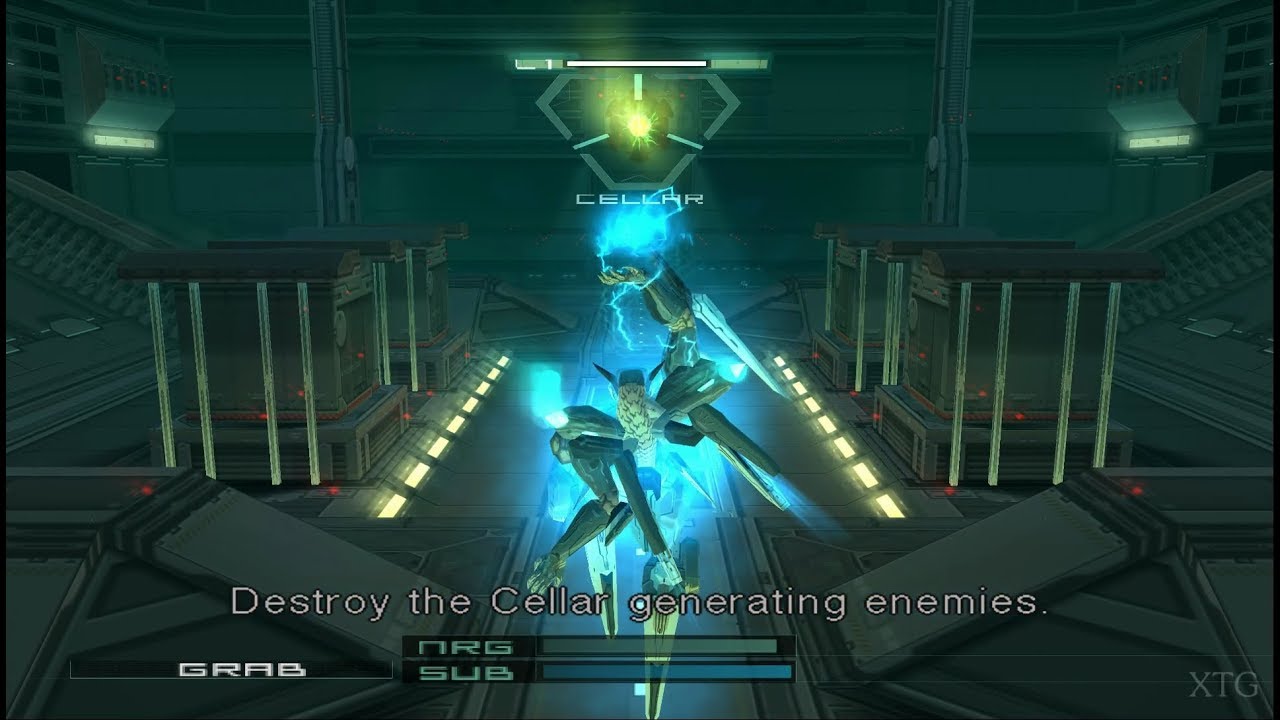
Task: Click the L1 indicator above the boss bar
Action: coord(533,62)
